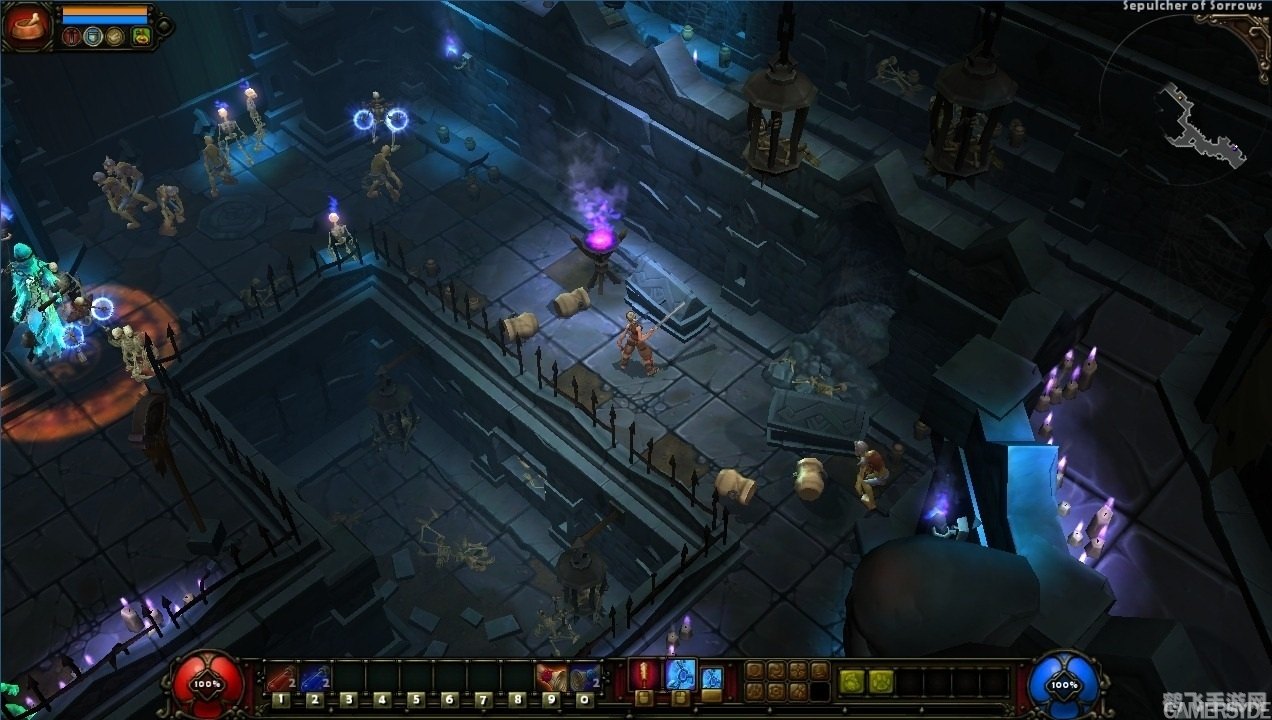Click the red pet behavior icon
1272x720 pixels.
(71, 37)
